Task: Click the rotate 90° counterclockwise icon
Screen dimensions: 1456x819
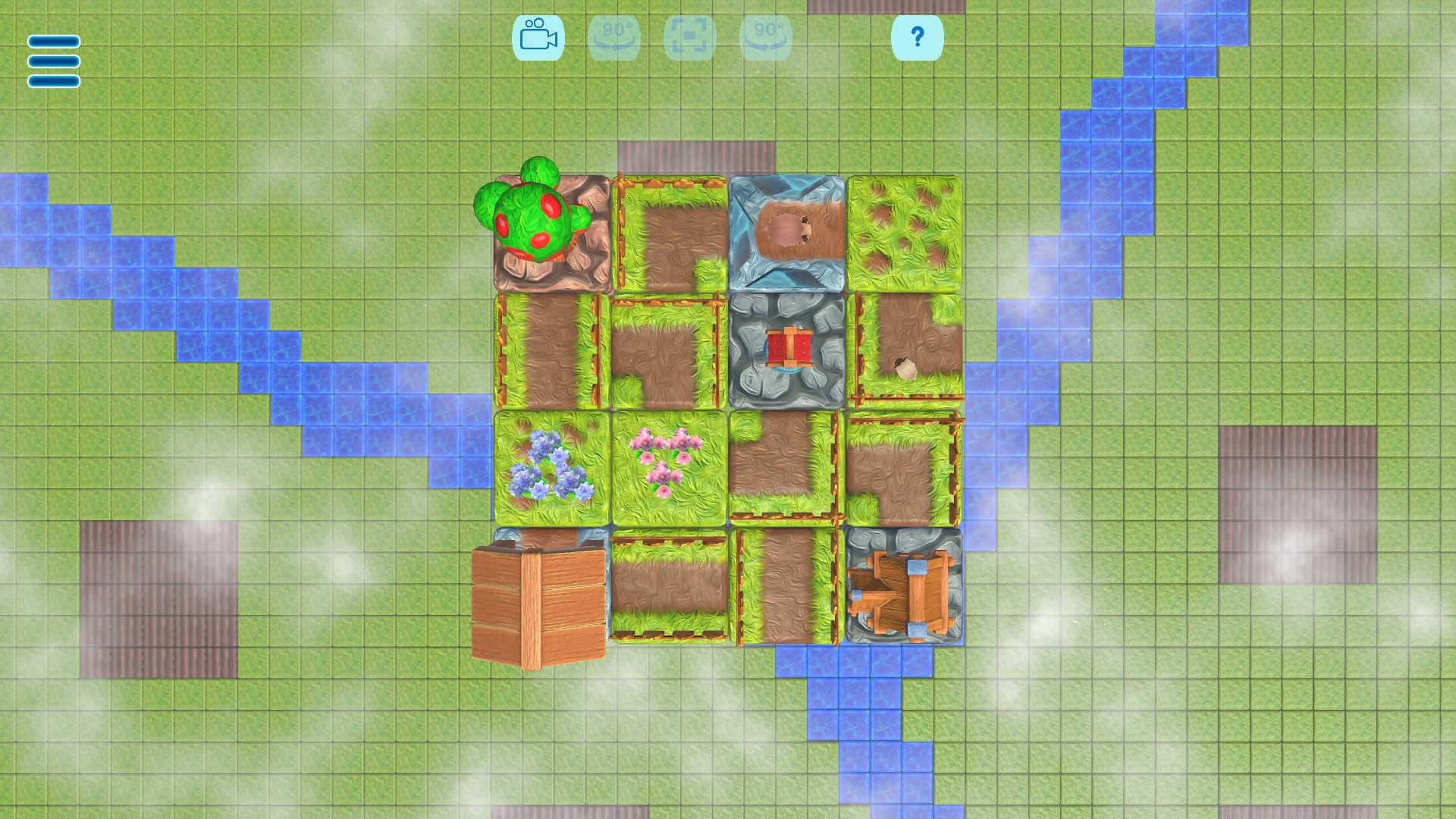Action: tap(615, 38)
